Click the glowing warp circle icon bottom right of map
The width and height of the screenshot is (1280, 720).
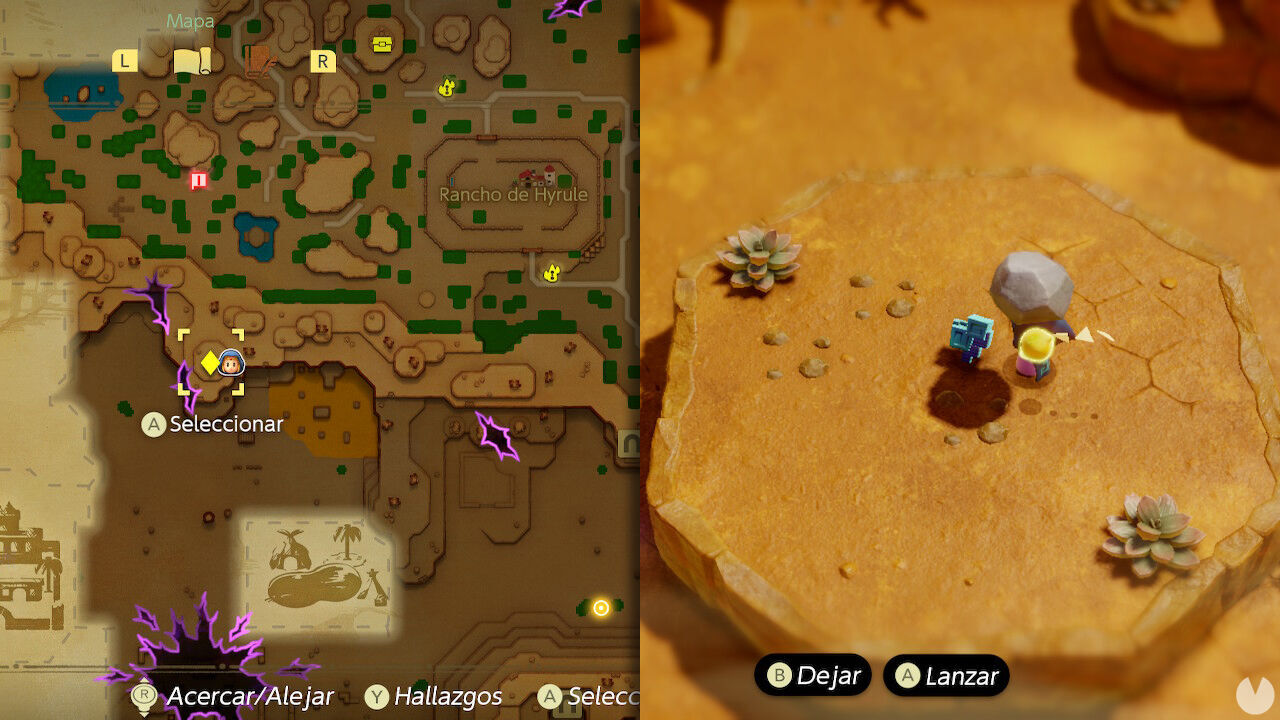[600, 606]
